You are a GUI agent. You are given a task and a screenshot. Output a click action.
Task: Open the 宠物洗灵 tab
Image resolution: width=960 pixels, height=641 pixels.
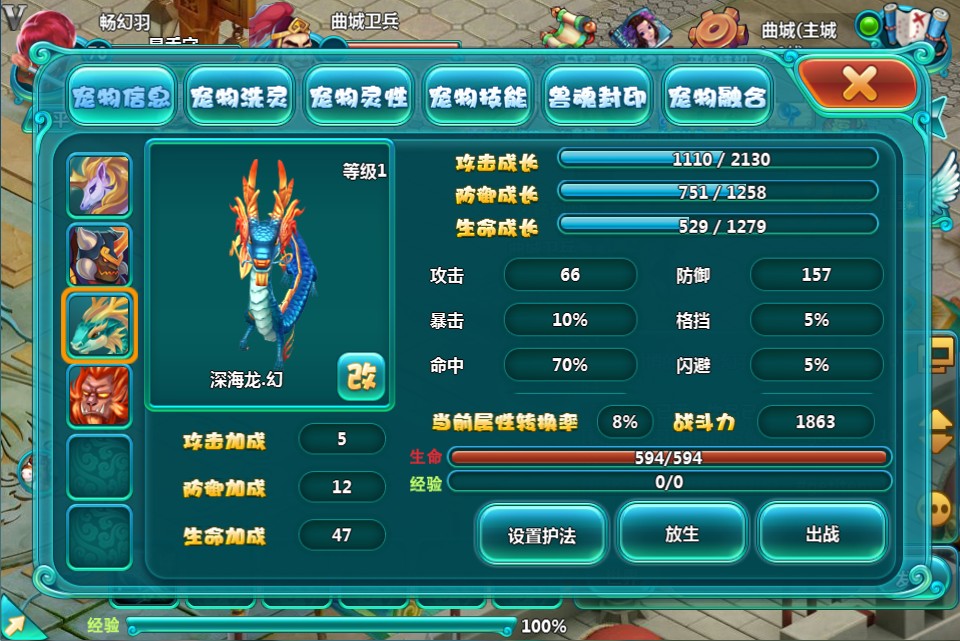point(240,98)
